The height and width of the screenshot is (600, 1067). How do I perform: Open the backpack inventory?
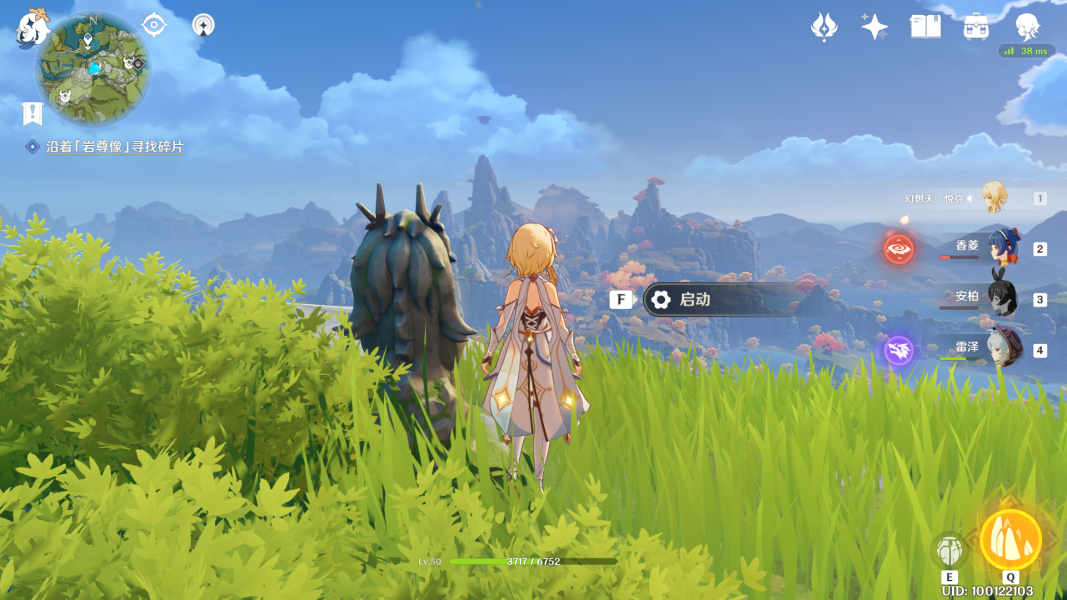click(x=976, y=27)
